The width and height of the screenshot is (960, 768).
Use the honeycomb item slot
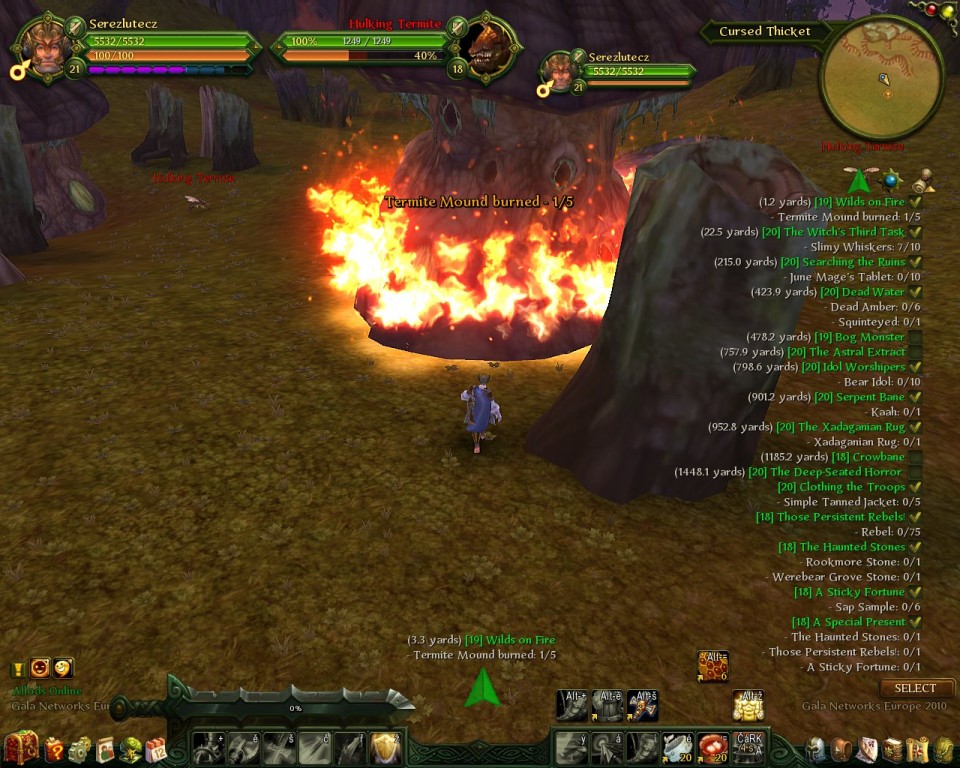[713, 666]
